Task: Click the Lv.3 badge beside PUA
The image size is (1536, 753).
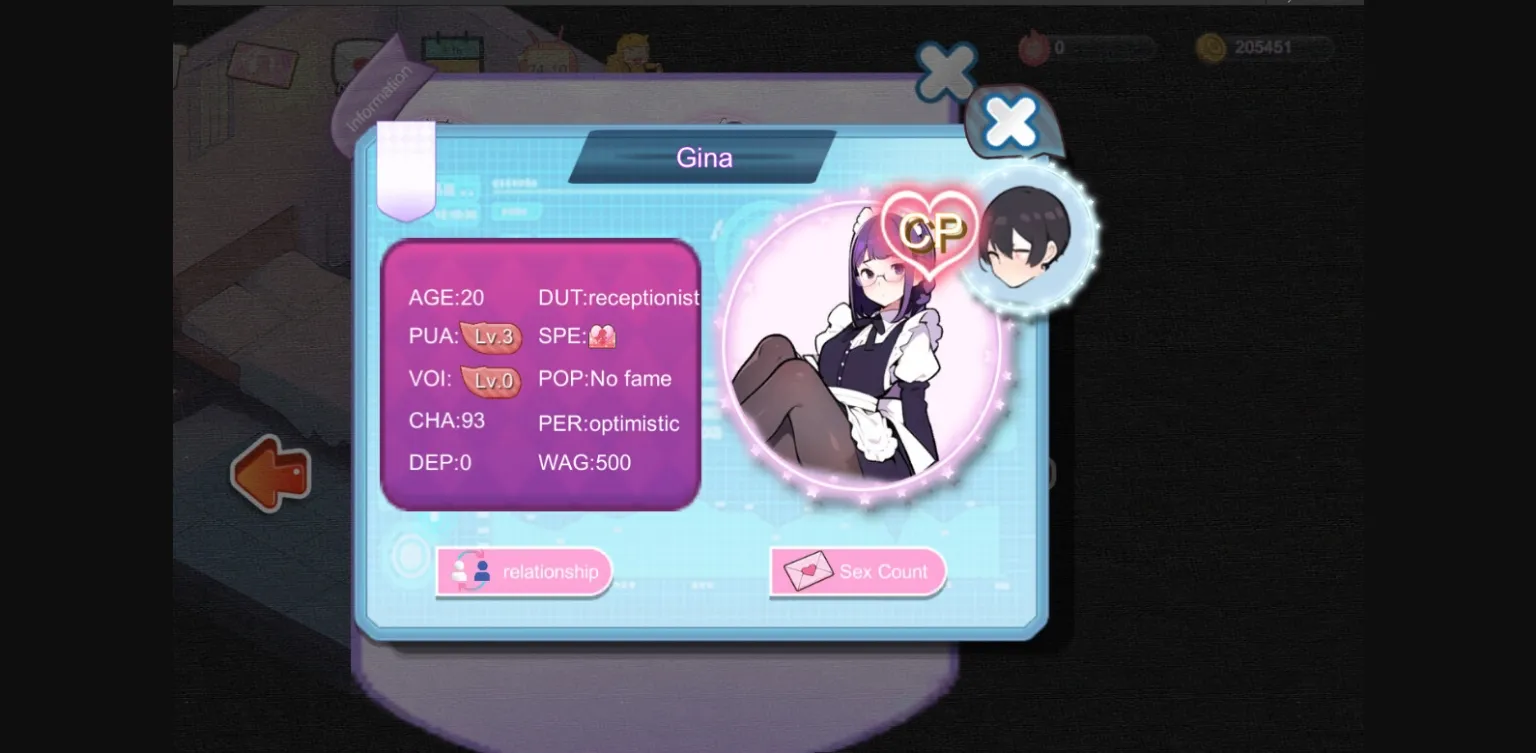Action: click(491, 338)
